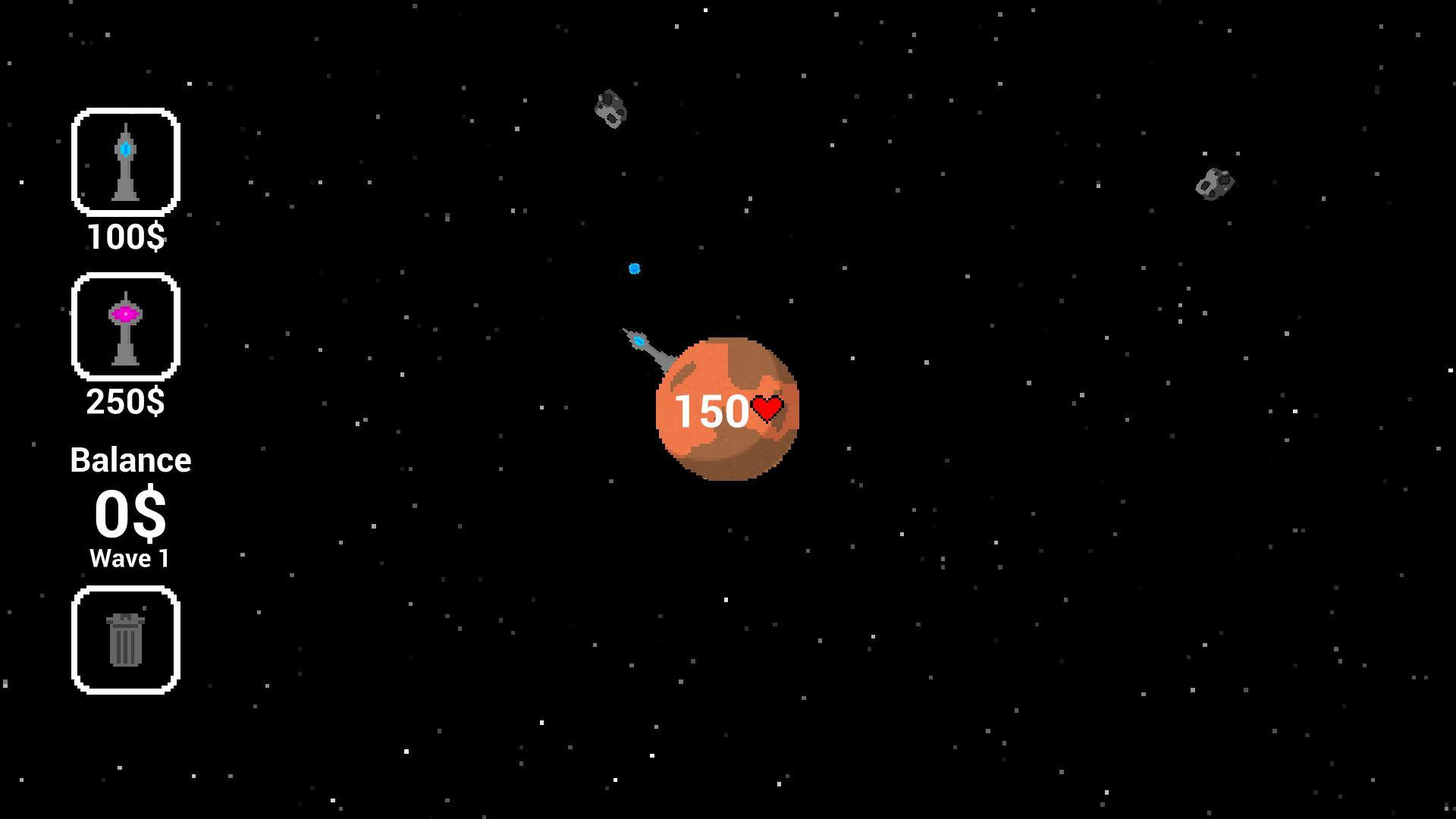Click the 250$ price label
1456x819 pixels.
(x=125, y=403)
